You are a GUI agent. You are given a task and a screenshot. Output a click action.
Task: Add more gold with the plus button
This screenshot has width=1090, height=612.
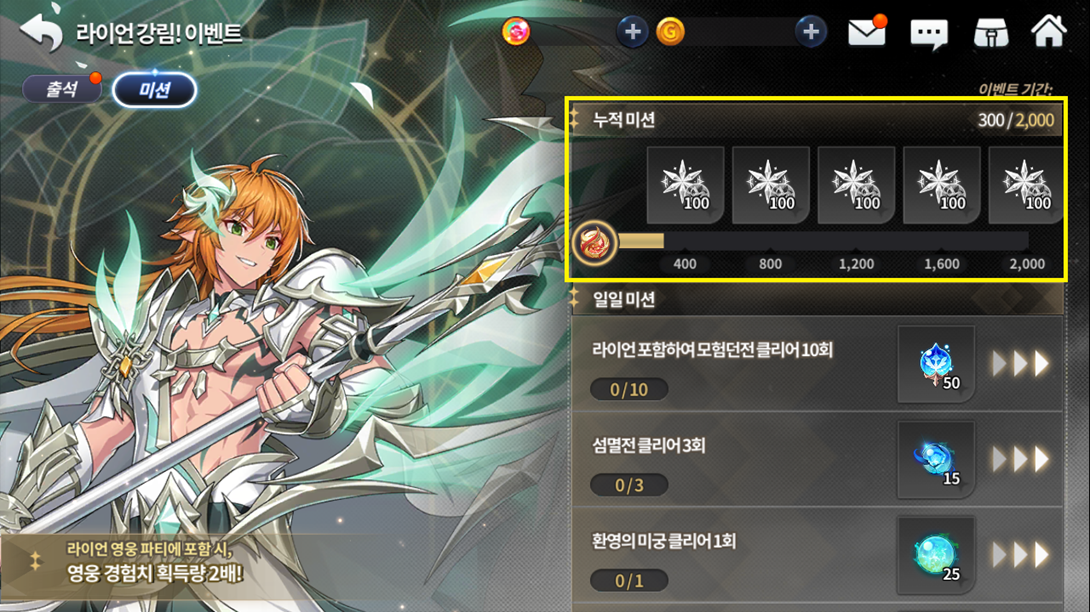(811, 32)
